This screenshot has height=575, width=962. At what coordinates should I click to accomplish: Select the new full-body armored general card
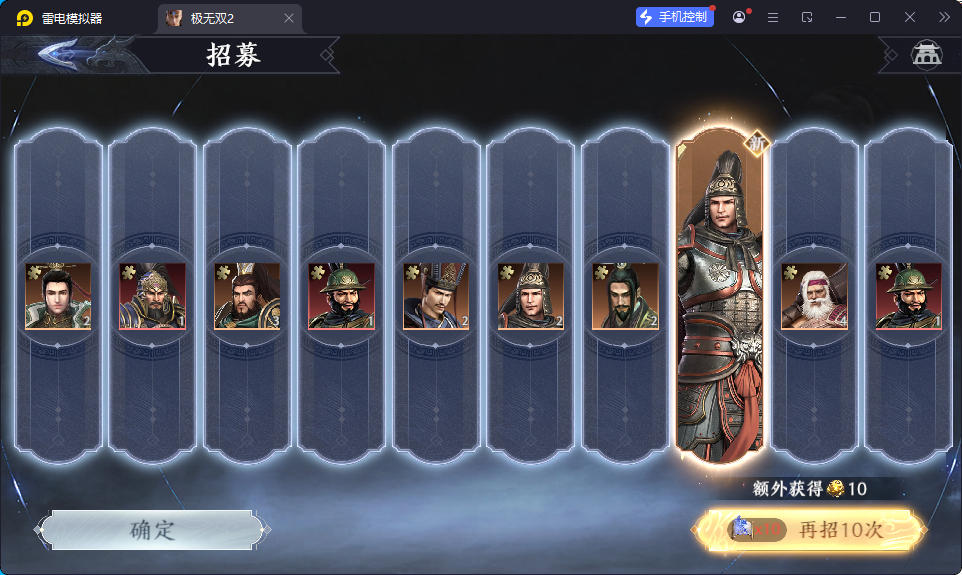pyautogui.click(x=720, y=300)
